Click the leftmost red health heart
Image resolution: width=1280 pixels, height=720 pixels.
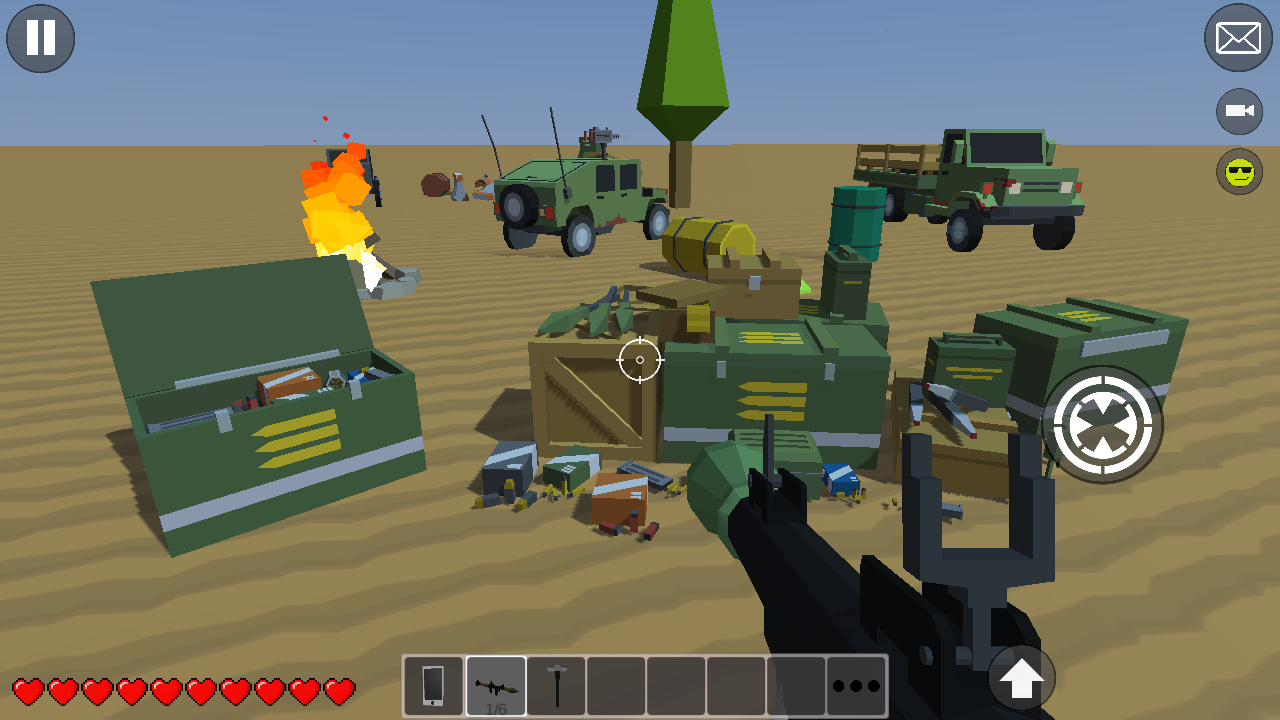coord(30,690)
